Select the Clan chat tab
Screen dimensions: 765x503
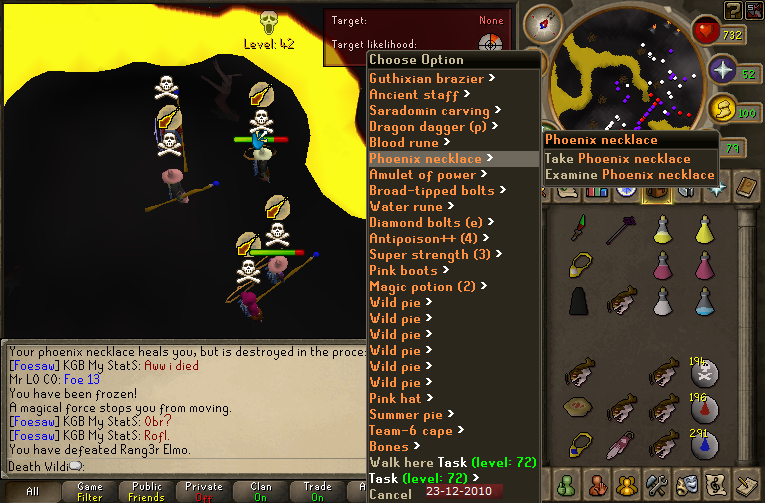pyautogui.click(x=261, y=491)
